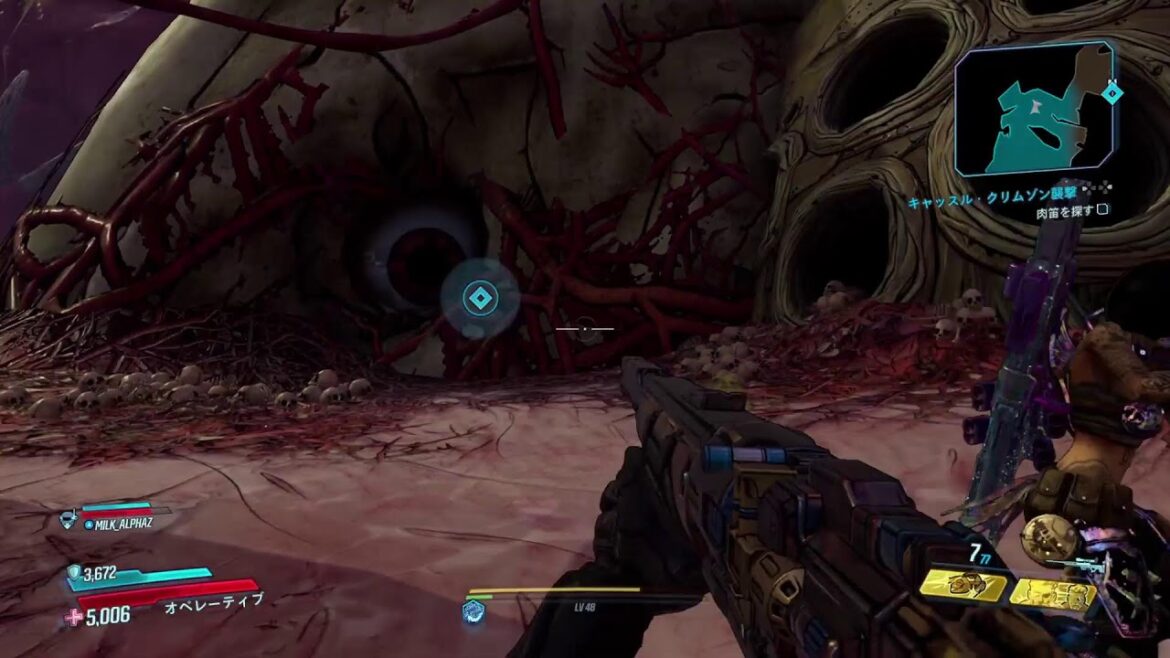
Task: Click the teammate's class portrait icon
Action: [69, 518]
